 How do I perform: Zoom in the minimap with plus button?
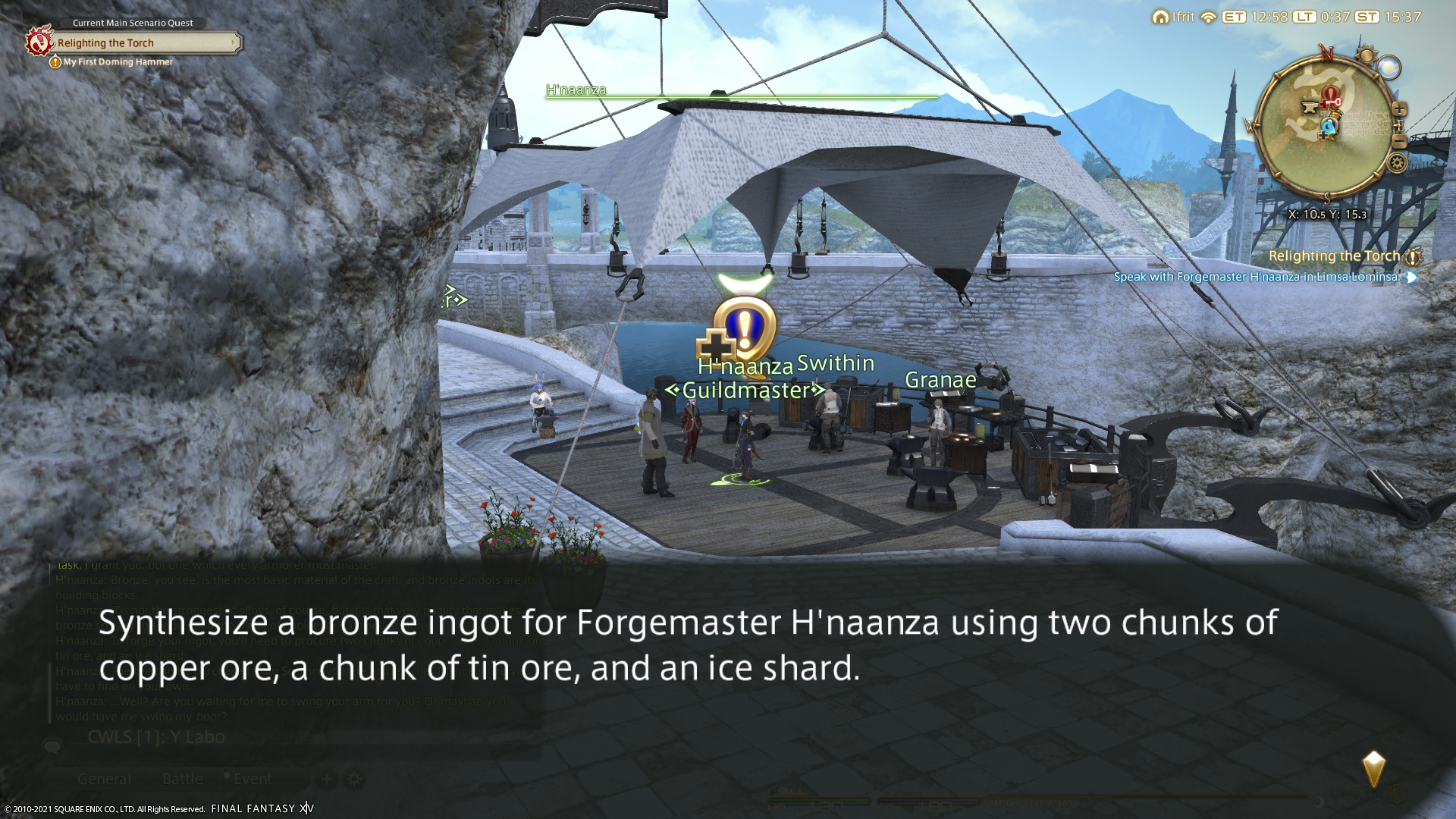point(1399,110)
